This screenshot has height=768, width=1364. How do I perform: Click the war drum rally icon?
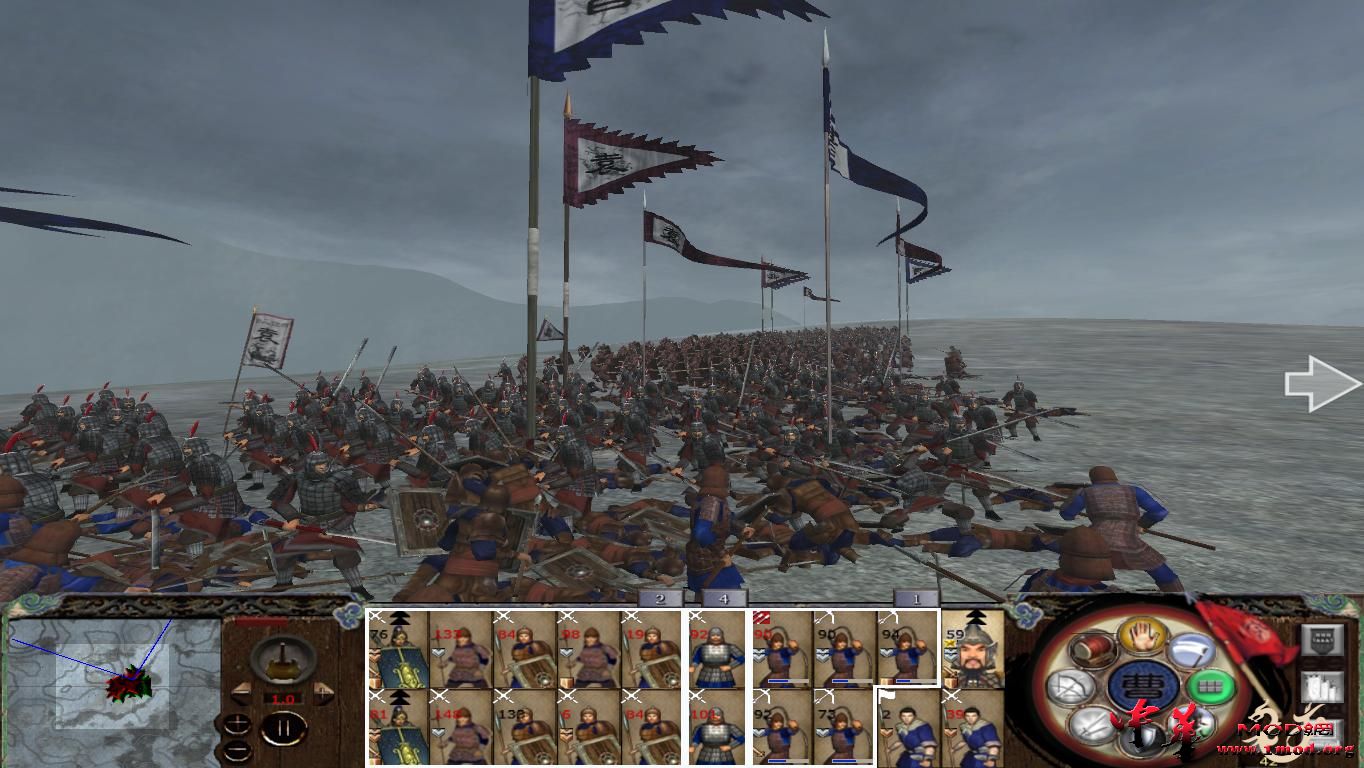click(x=1092, y=650)
